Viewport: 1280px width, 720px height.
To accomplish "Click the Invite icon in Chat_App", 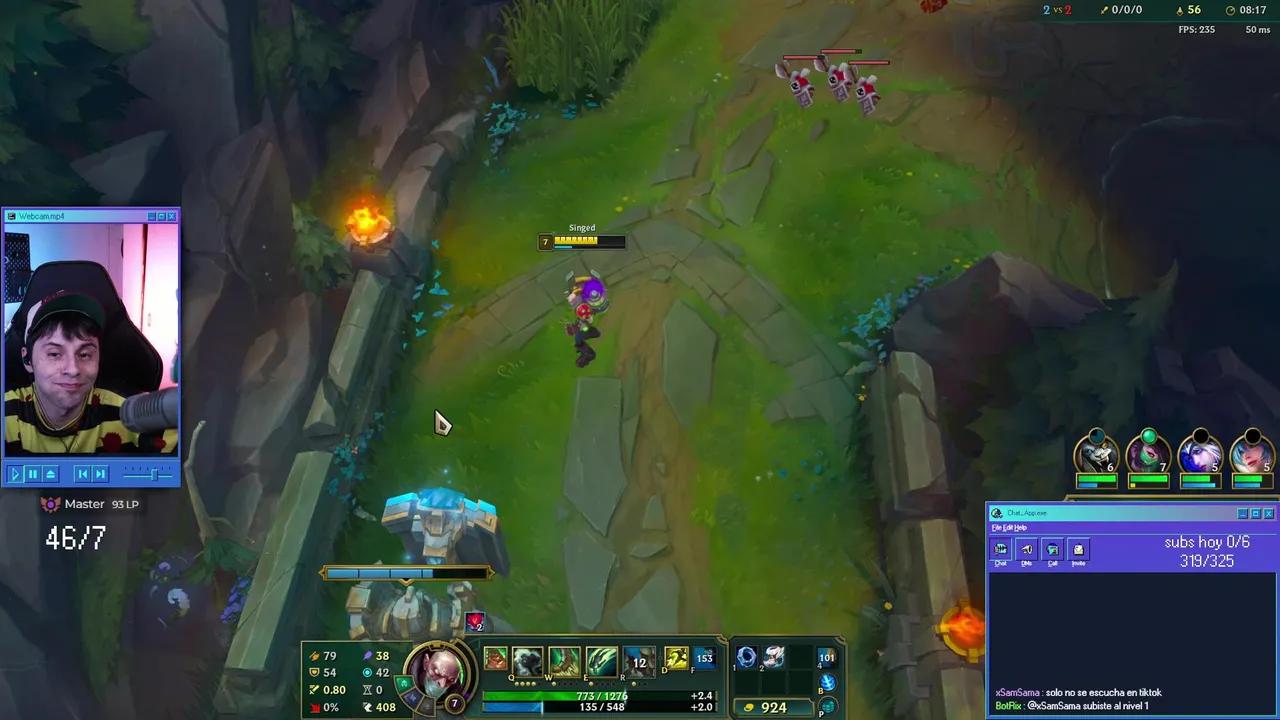I will (x=1079, y=549).
